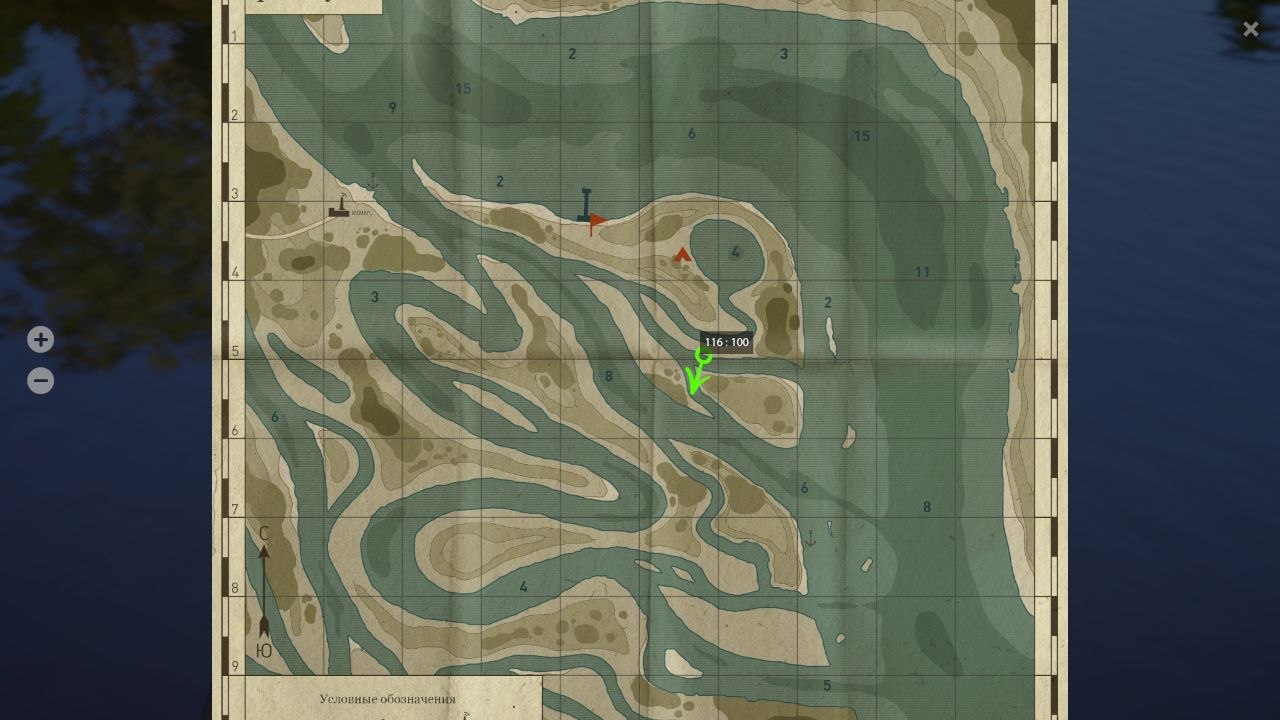Click the compass south label Ю
The width and height of the screenshot is (1280, 720).
[263, 648]
